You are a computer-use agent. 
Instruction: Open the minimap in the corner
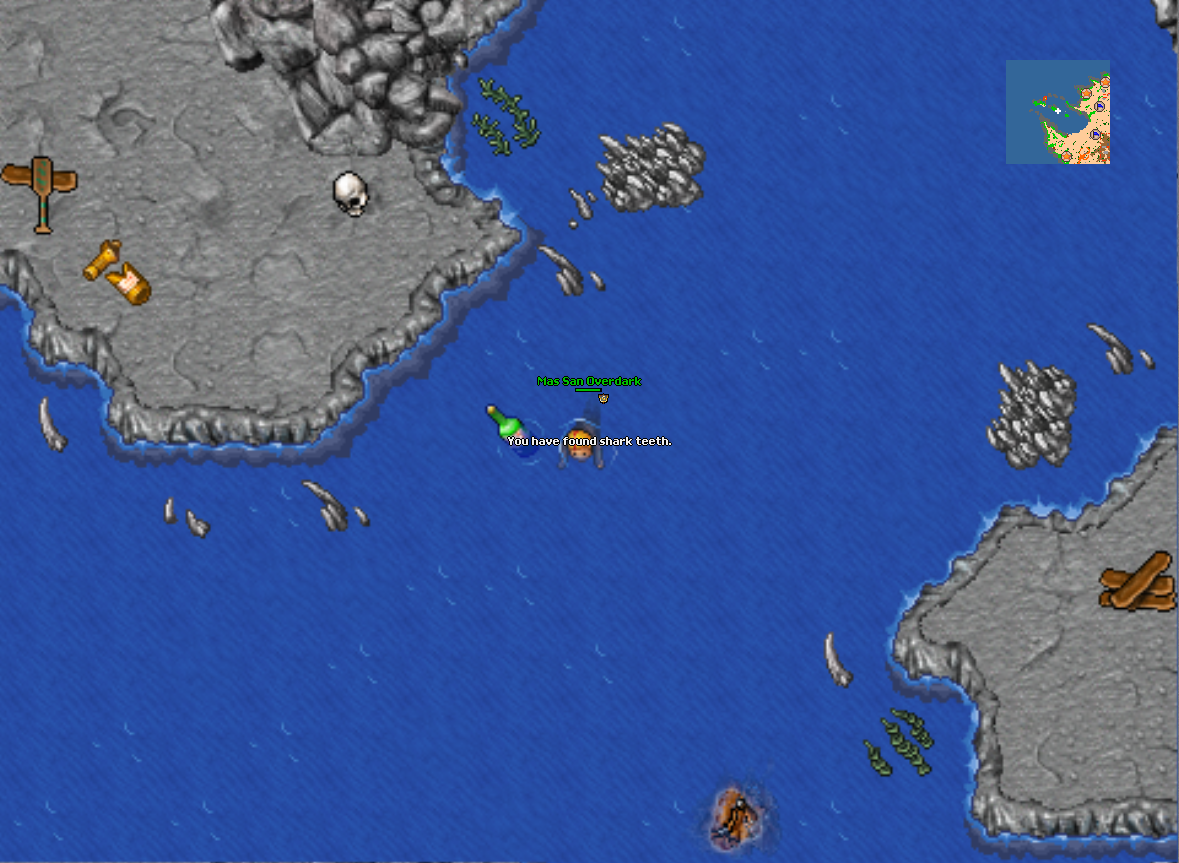(1057, 111)
